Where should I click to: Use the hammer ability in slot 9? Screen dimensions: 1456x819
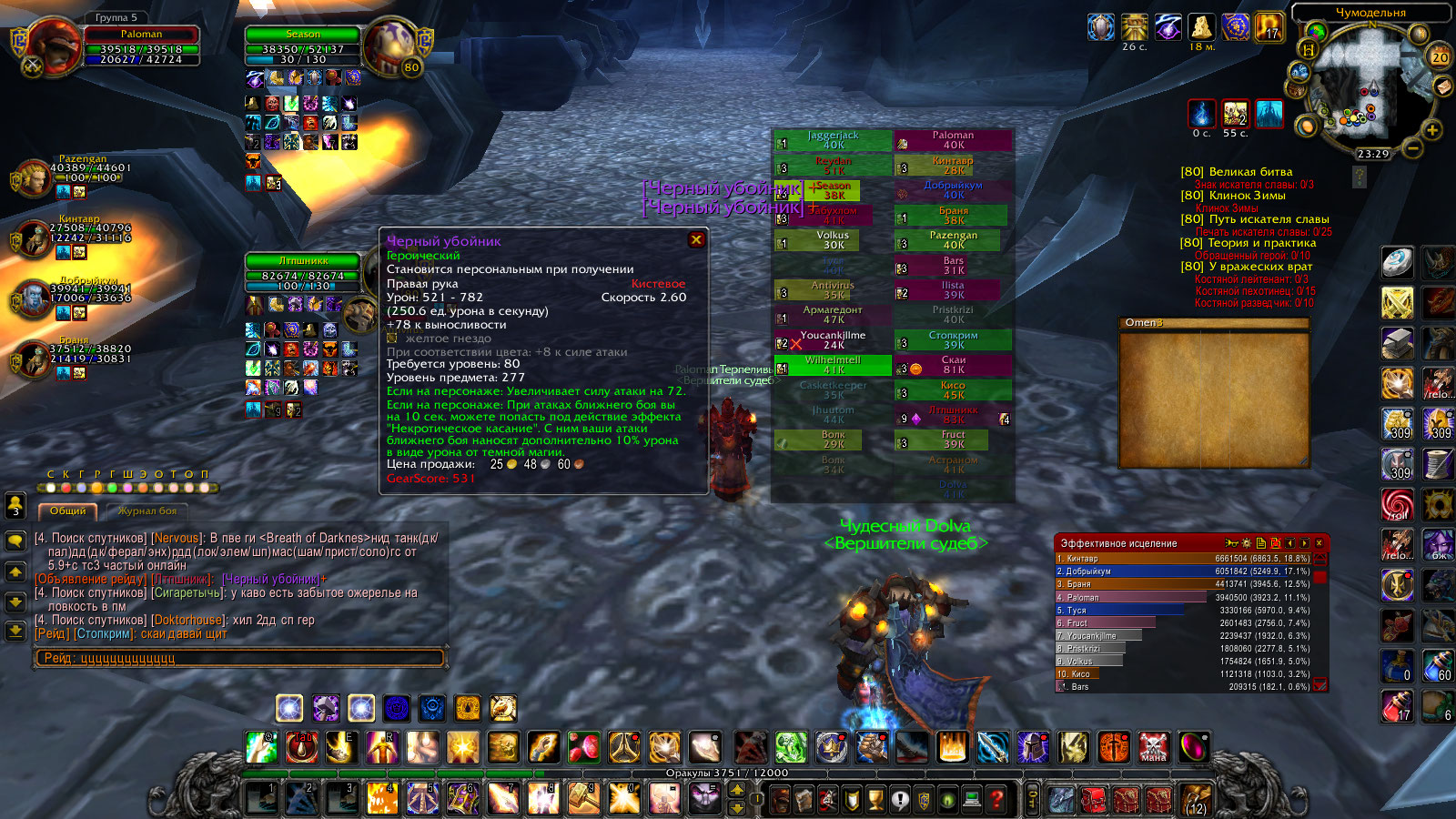(x=583, y=799)
